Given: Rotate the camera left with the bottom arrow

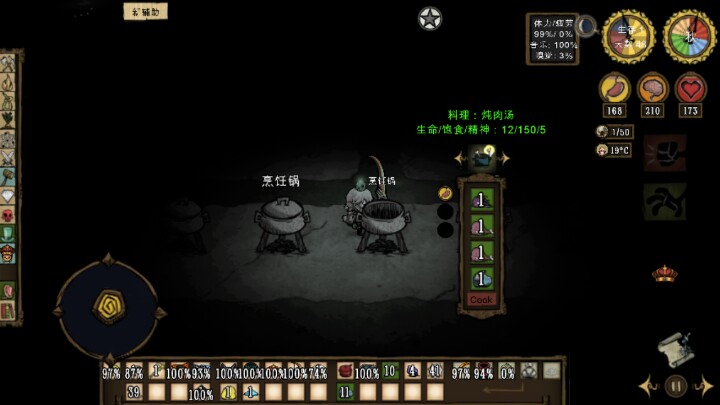Looking at the screenshot, I should coord(647,385).
